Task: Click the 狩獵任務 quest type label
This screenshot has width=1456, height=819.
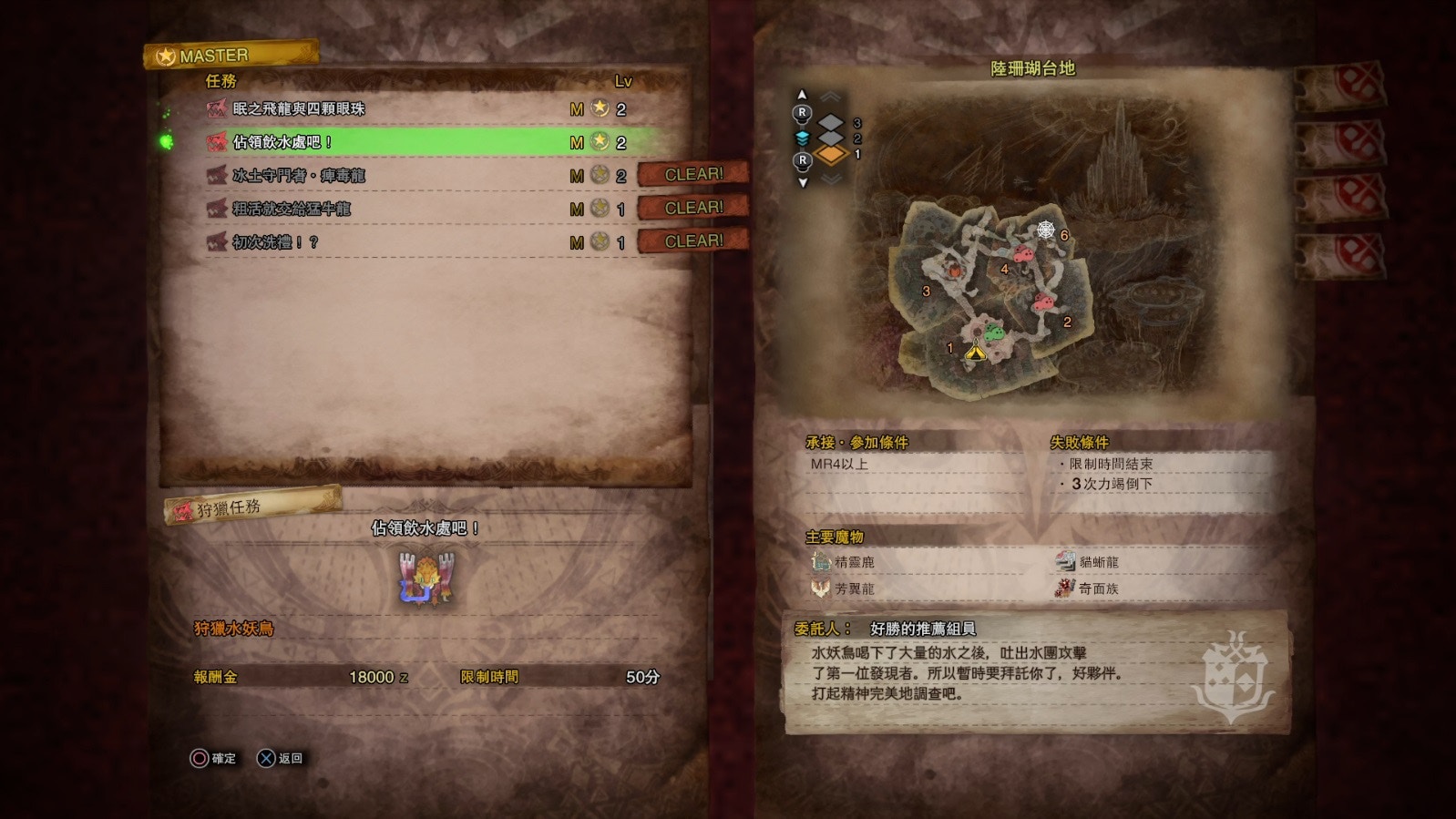Action: pyautogui.click(x=229, y=507)
